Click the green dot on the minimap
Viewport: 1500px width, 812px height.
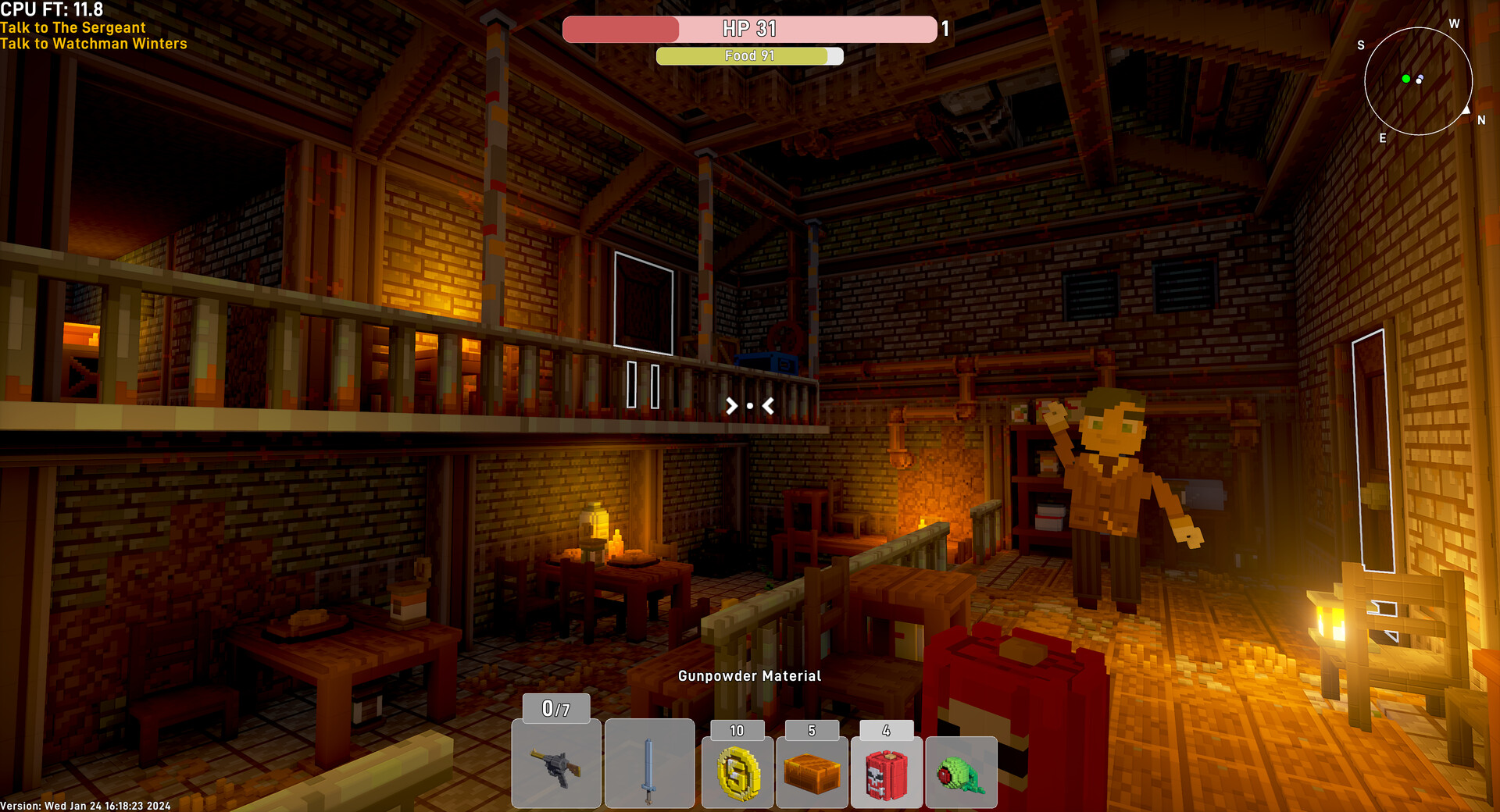pyautogui.click(x=1405, y=78)
